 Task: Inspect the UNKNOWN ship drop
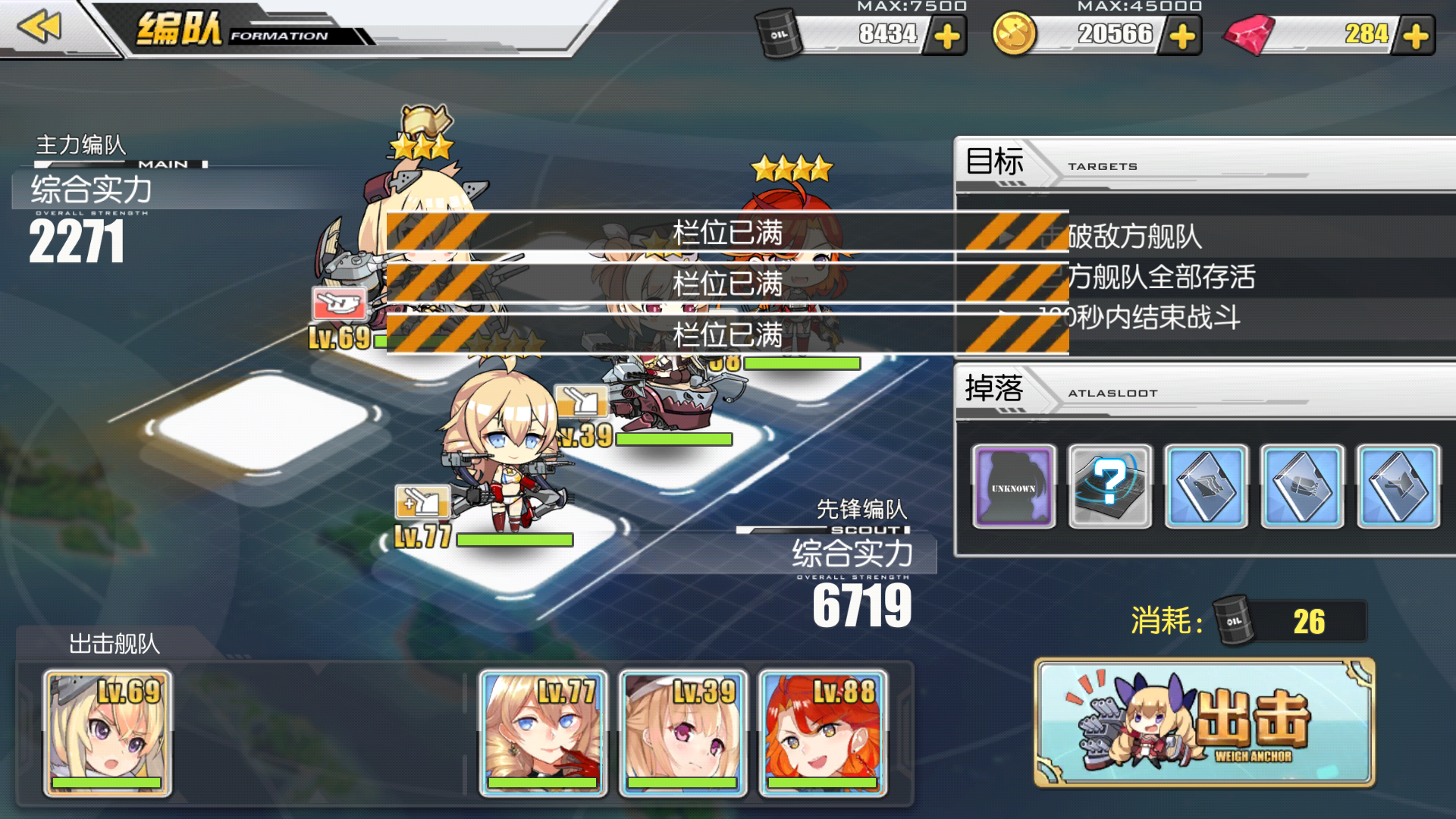tap(1013, 486)
